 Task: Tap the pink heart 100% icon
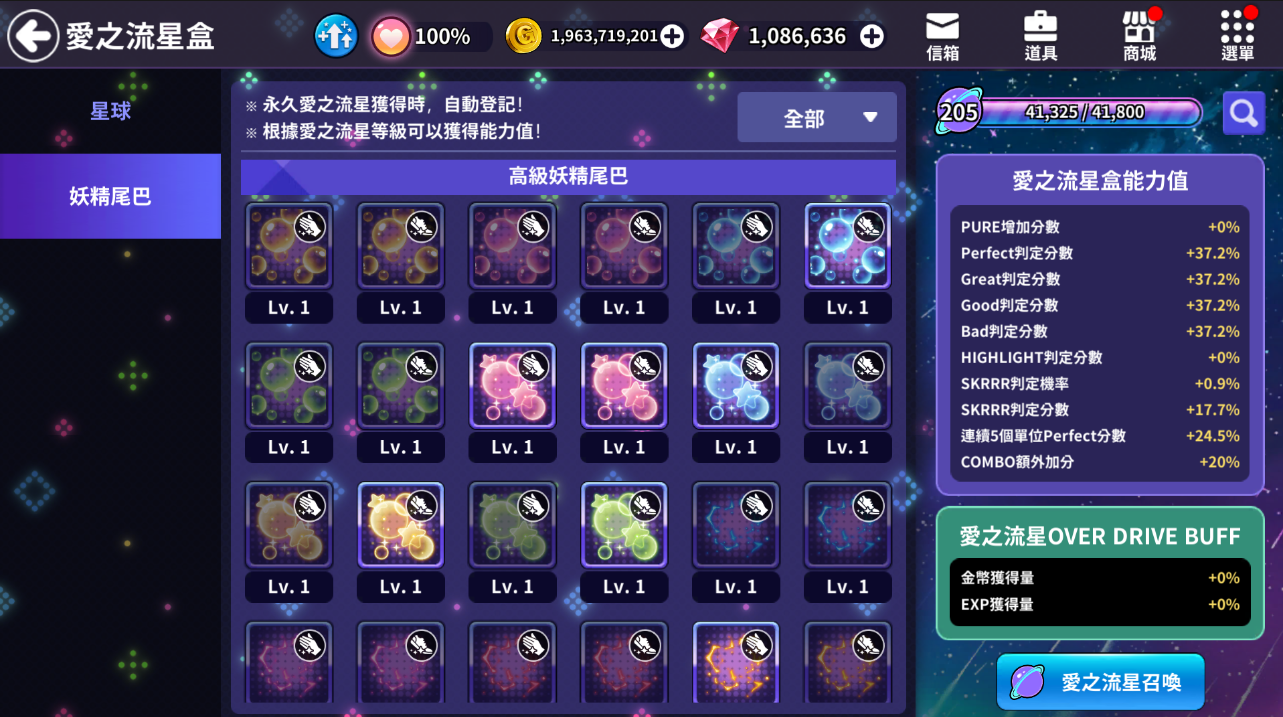(391, 37)
